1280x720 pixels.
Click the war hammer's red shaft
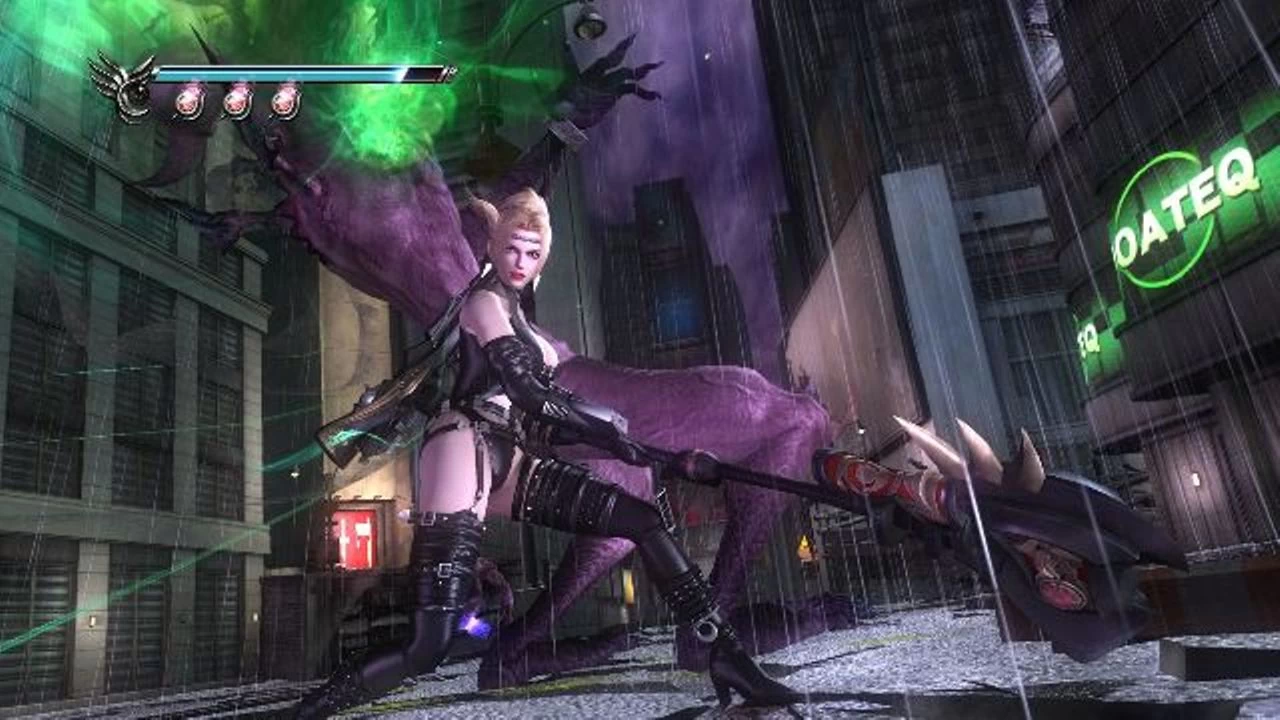click(x=880, y=478)
